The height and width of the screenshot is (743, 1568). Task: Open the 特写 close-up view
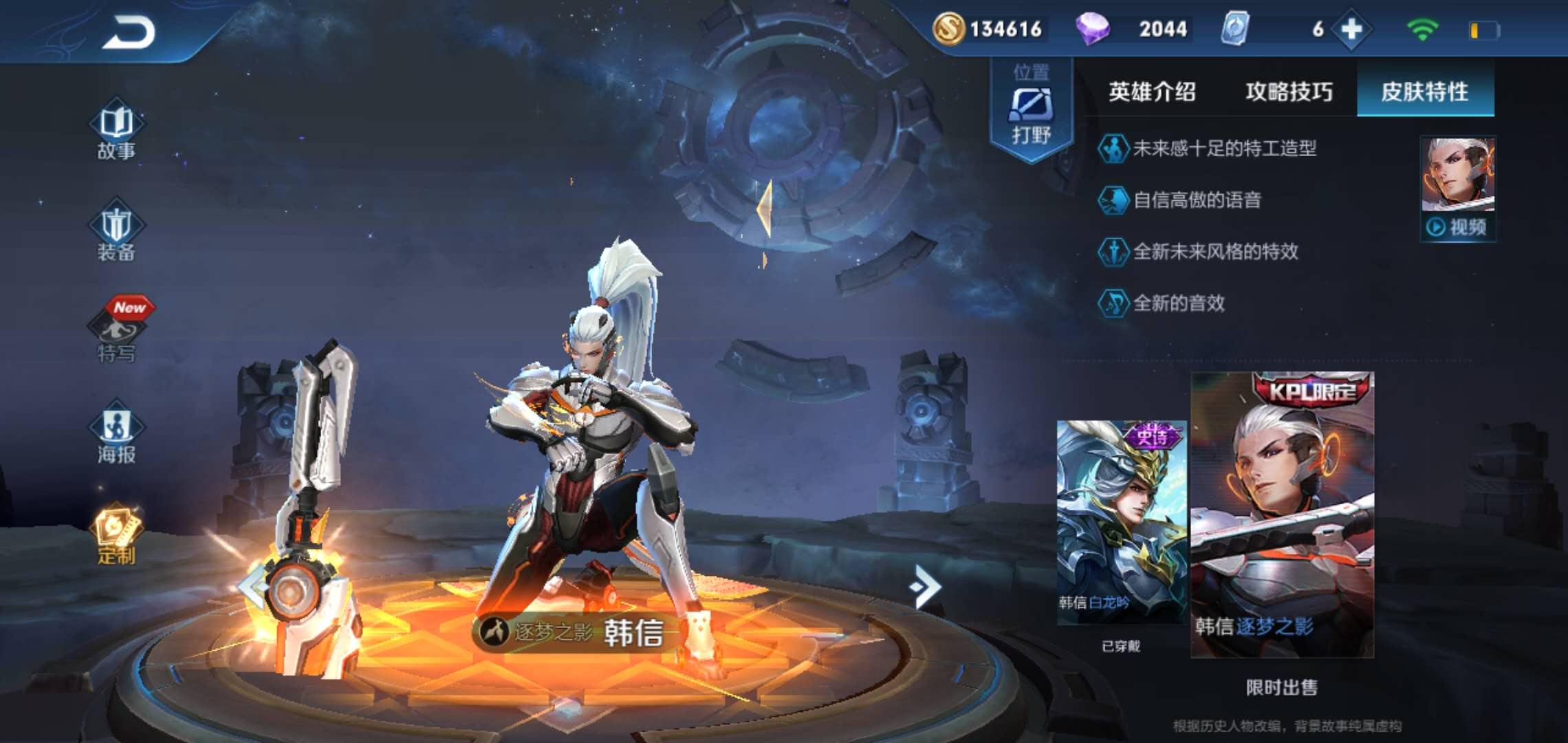116,335
